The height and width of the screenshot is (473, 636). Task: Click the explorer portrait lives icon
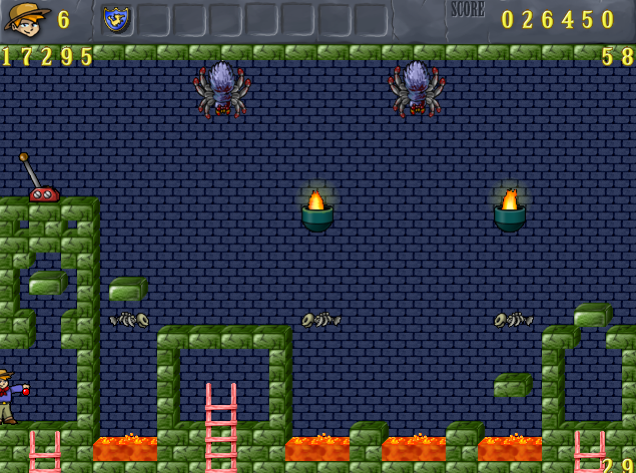26,19
